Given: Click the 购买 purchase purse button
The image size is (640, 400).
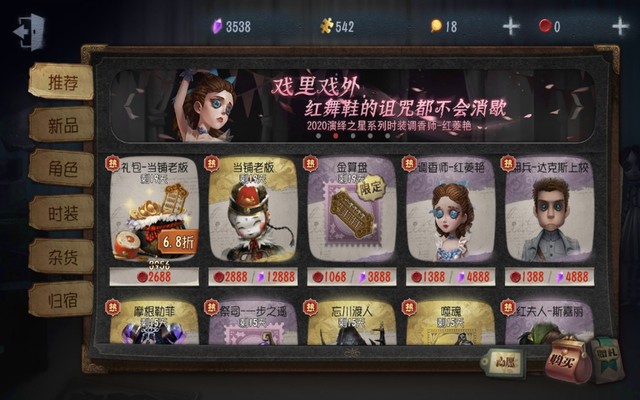Looking at the screenshot, I should click(x=566, y=357).
